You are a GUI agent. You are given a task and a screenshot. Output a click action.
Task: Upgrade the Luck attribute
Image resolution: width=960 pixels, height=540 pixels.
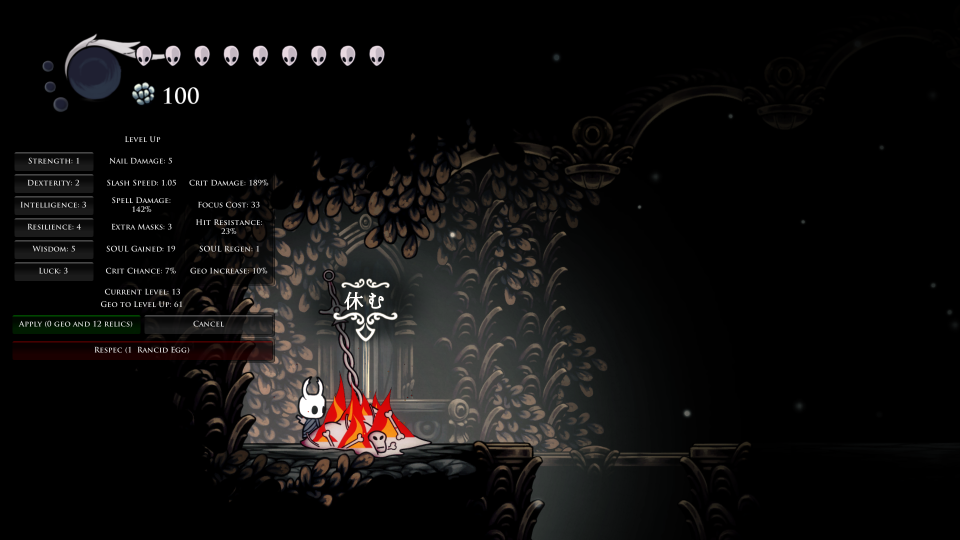[x=54, y=271]
